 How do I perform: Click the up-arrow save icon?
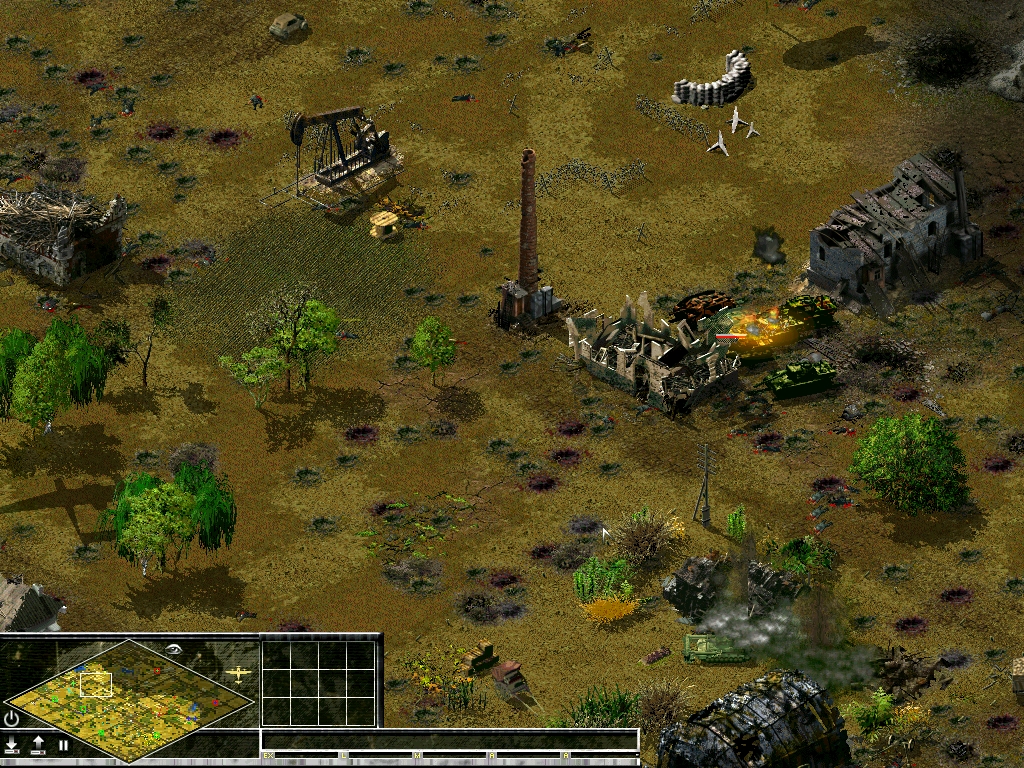tap(38, 744)
